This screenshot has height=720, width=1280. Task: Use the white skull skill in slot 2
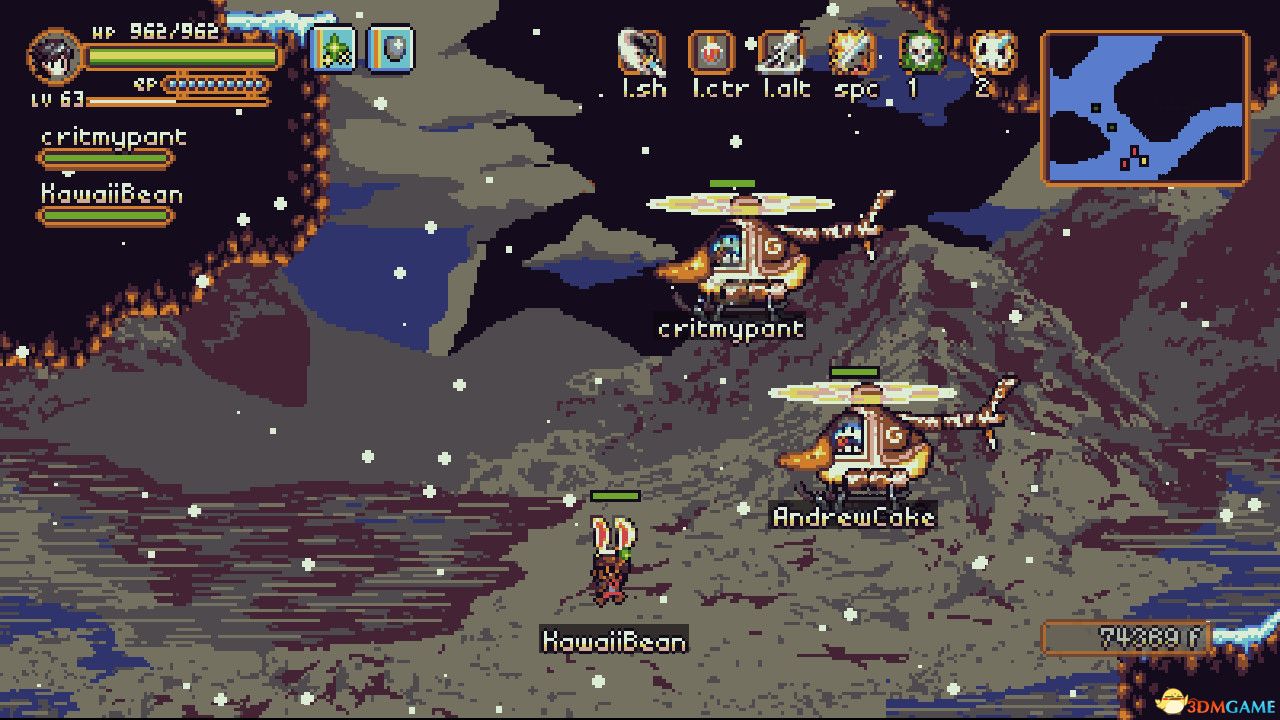(x=992, y=52)
